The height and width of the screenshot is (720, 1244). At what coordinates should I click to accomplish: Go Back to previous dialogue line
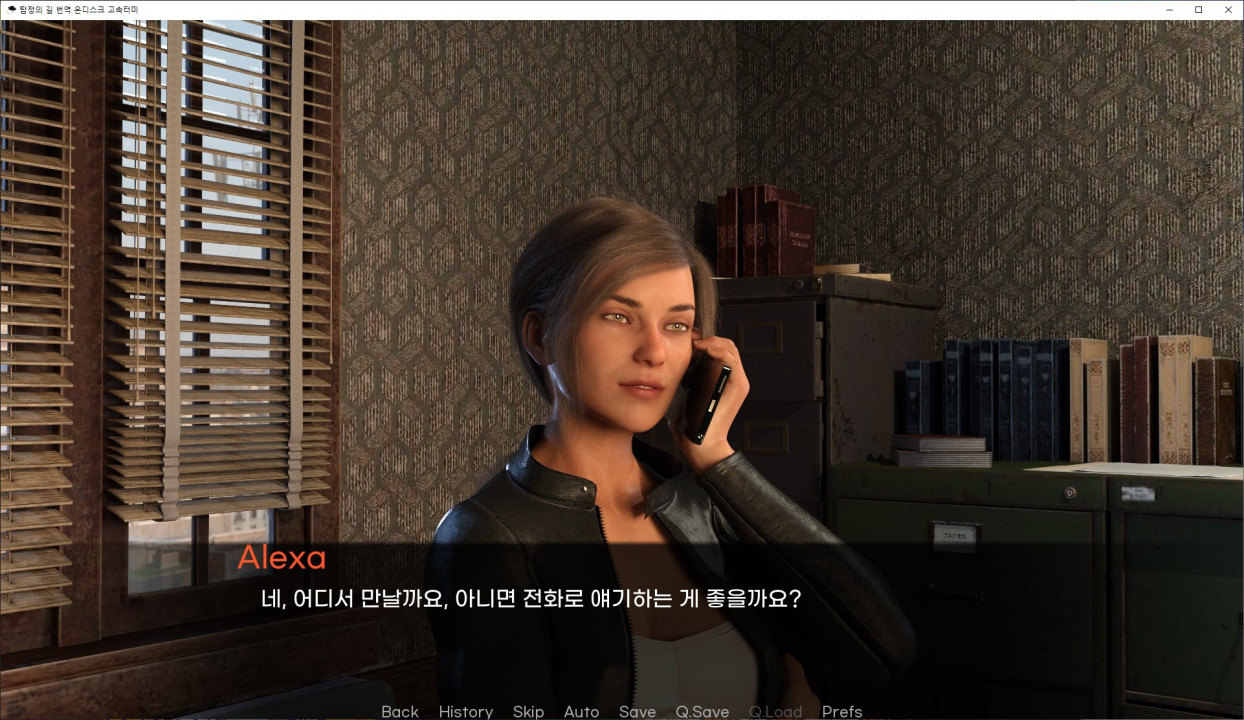[x=400, y=711]
